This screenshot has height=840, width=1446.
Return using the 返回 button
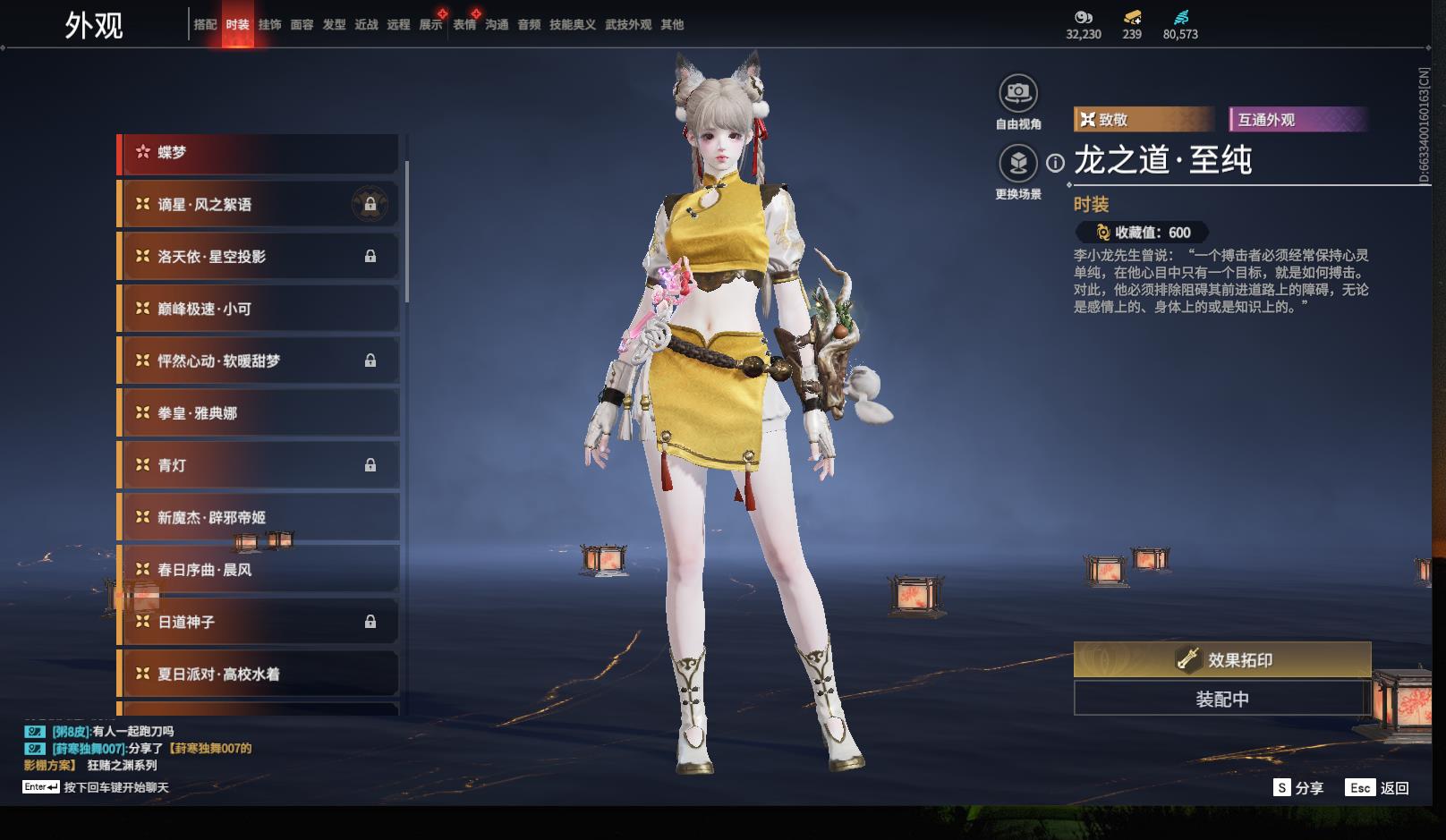1378,788
